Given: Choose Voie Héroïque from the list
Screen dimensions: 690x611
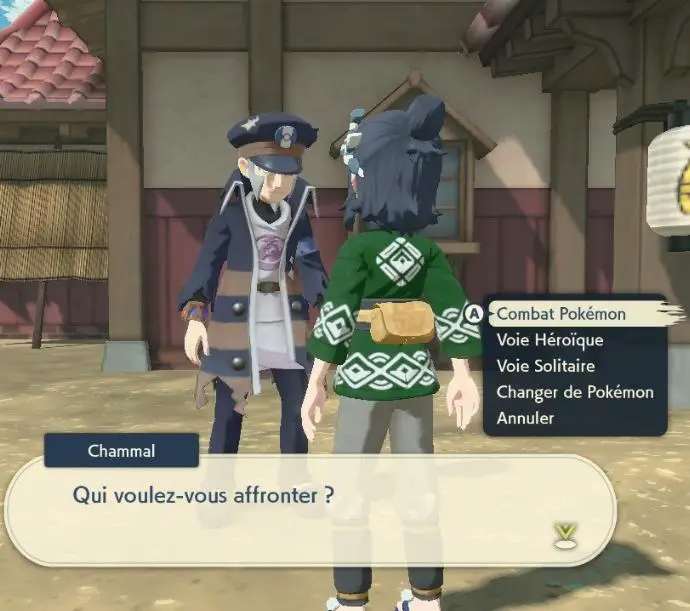Looking at the screenshot, I should [x=549, y=340].
